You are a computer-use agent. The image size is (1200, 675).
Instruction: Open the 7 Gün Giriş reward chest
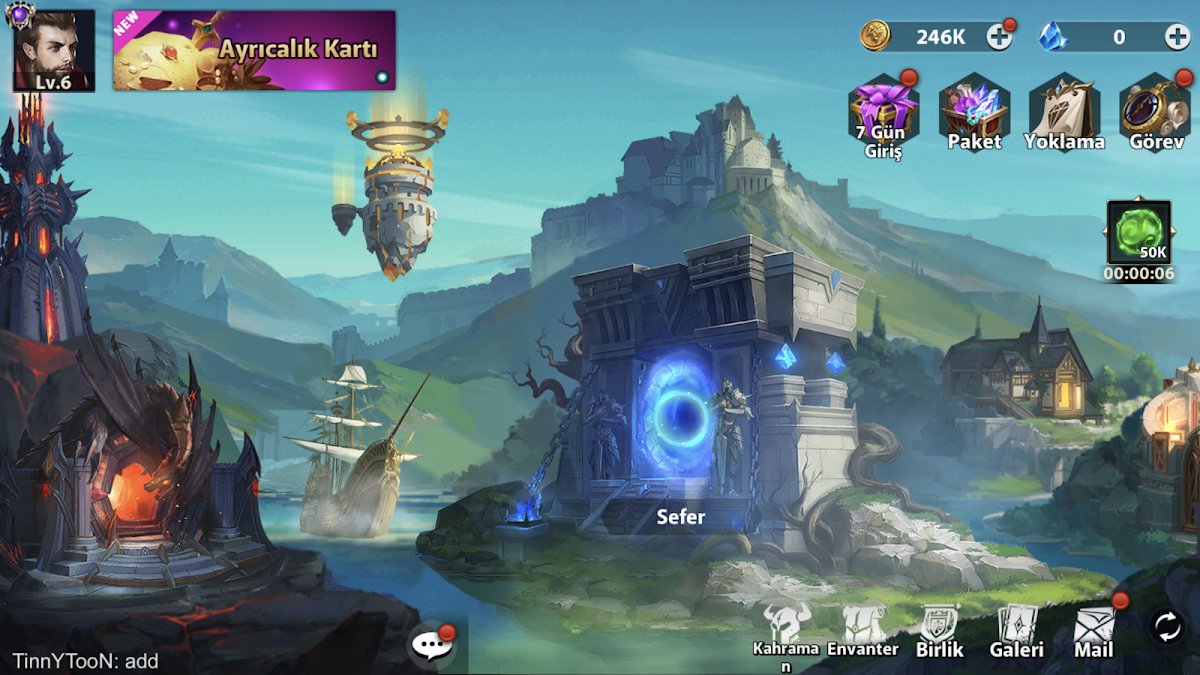click(883, 110)
